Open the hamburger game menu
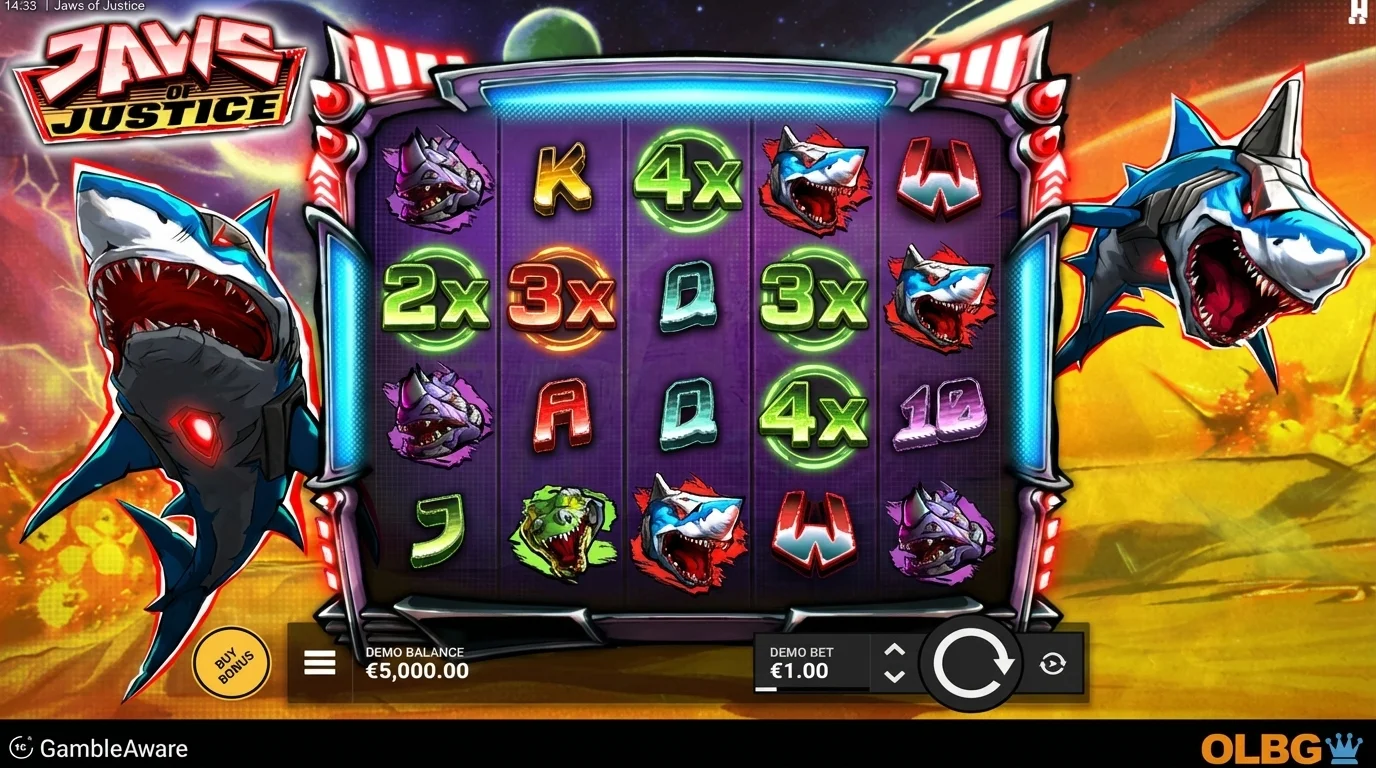 tap(318, 662)
